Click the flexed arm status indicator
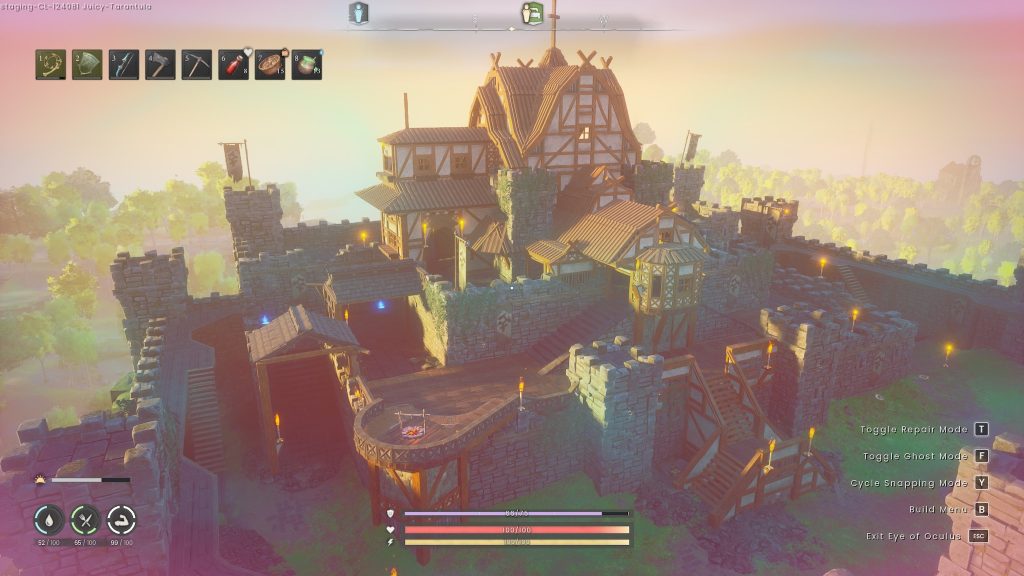The height and width of the screenshot is (576, 1024). pos(121,520)
